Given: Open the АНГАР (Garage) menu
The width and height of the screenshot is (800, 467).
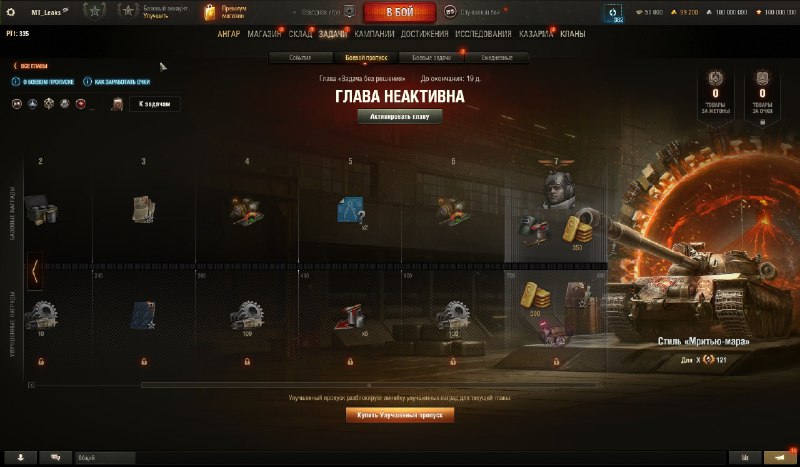Looking at the screenshot, I should click(228, 34).
